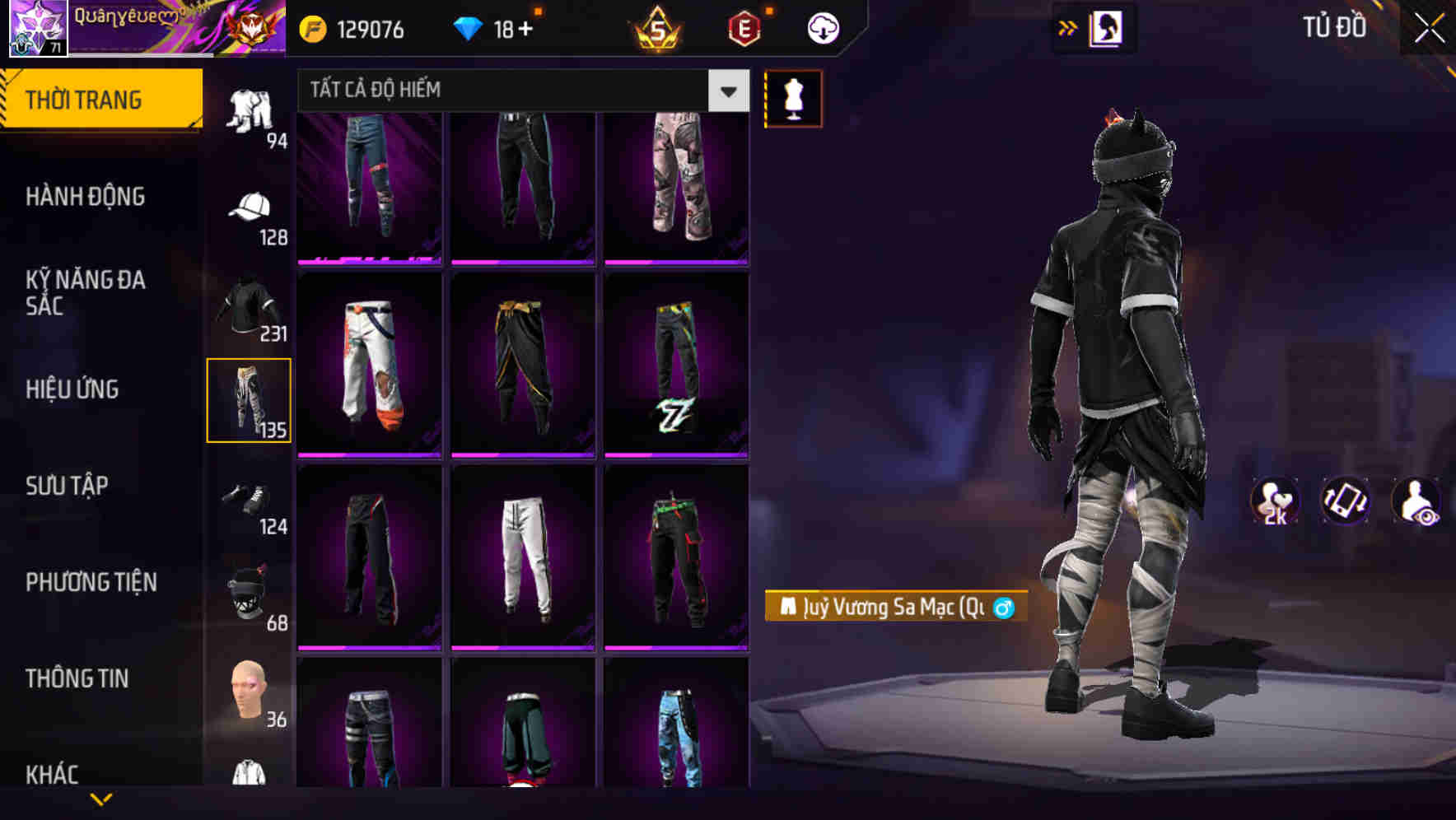Toggle the character card panel near TỦ ĐỒ

point(1107,27)
